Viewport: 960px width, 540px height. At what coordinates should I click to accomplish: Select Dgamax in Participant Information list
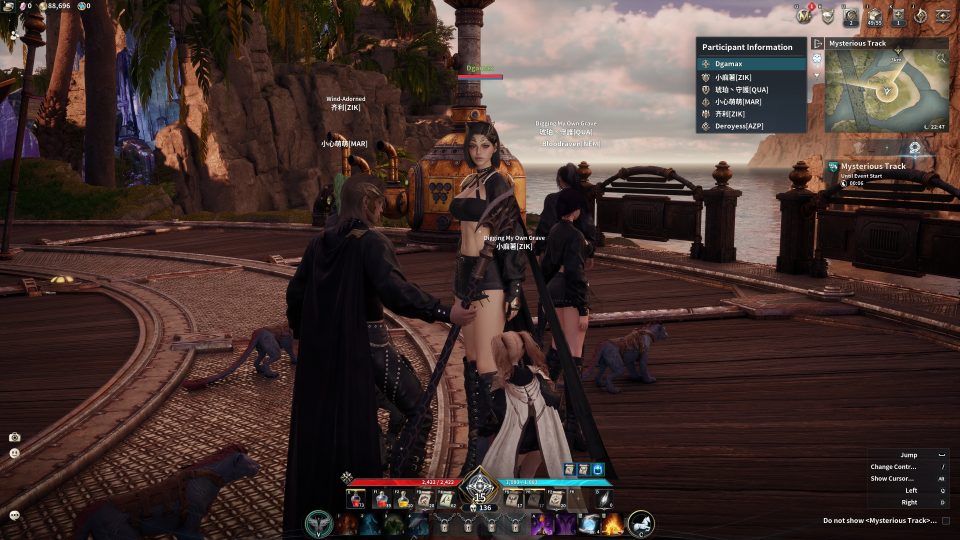tap(750, 63)
